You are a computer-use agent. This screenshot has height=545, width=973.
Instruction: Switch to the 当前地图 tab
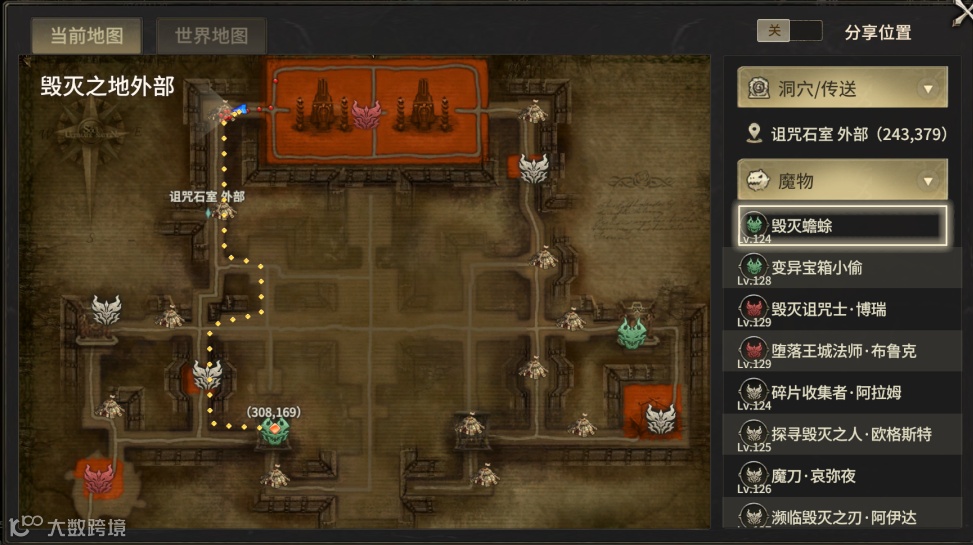point(86,36)
